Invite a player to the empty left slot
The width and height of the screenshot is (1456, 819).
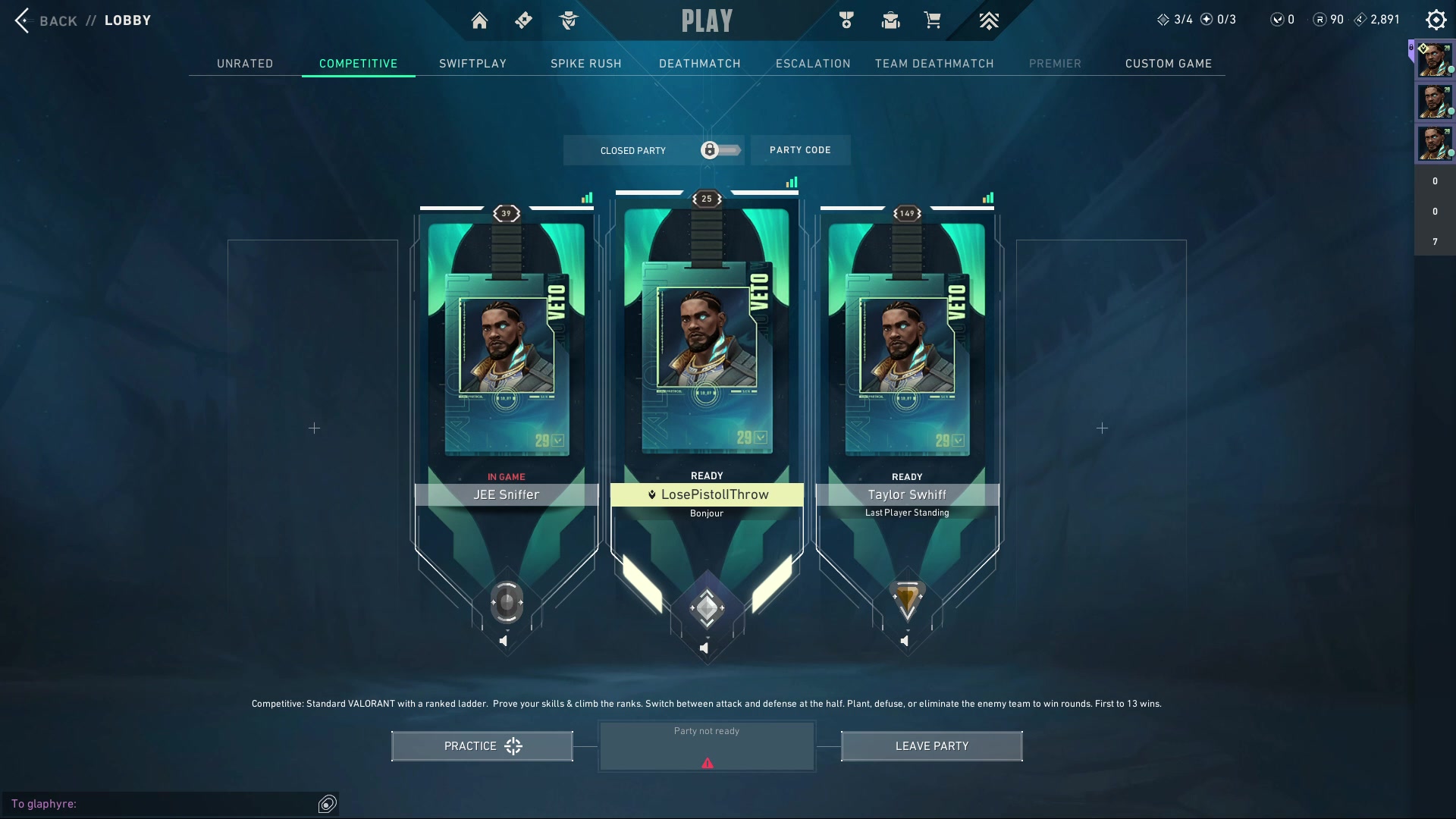point(314,428)
